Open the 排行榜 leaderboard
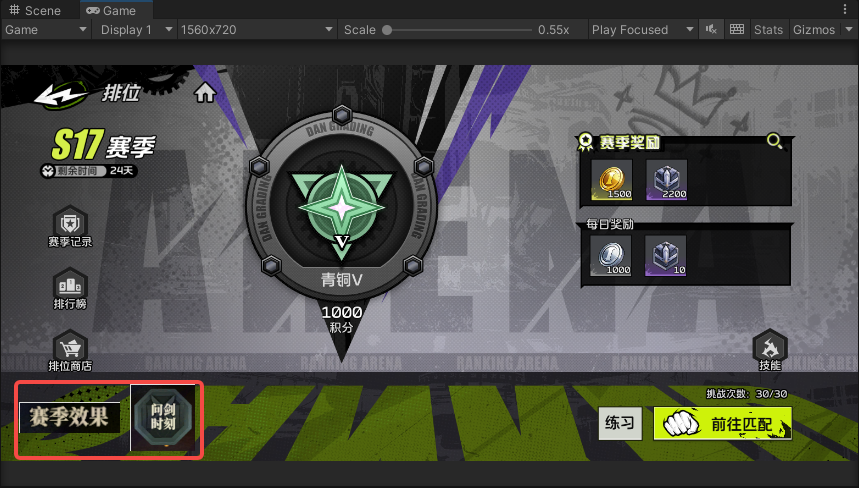Screen dimensions: 859x488 click(x=70, y=288)
